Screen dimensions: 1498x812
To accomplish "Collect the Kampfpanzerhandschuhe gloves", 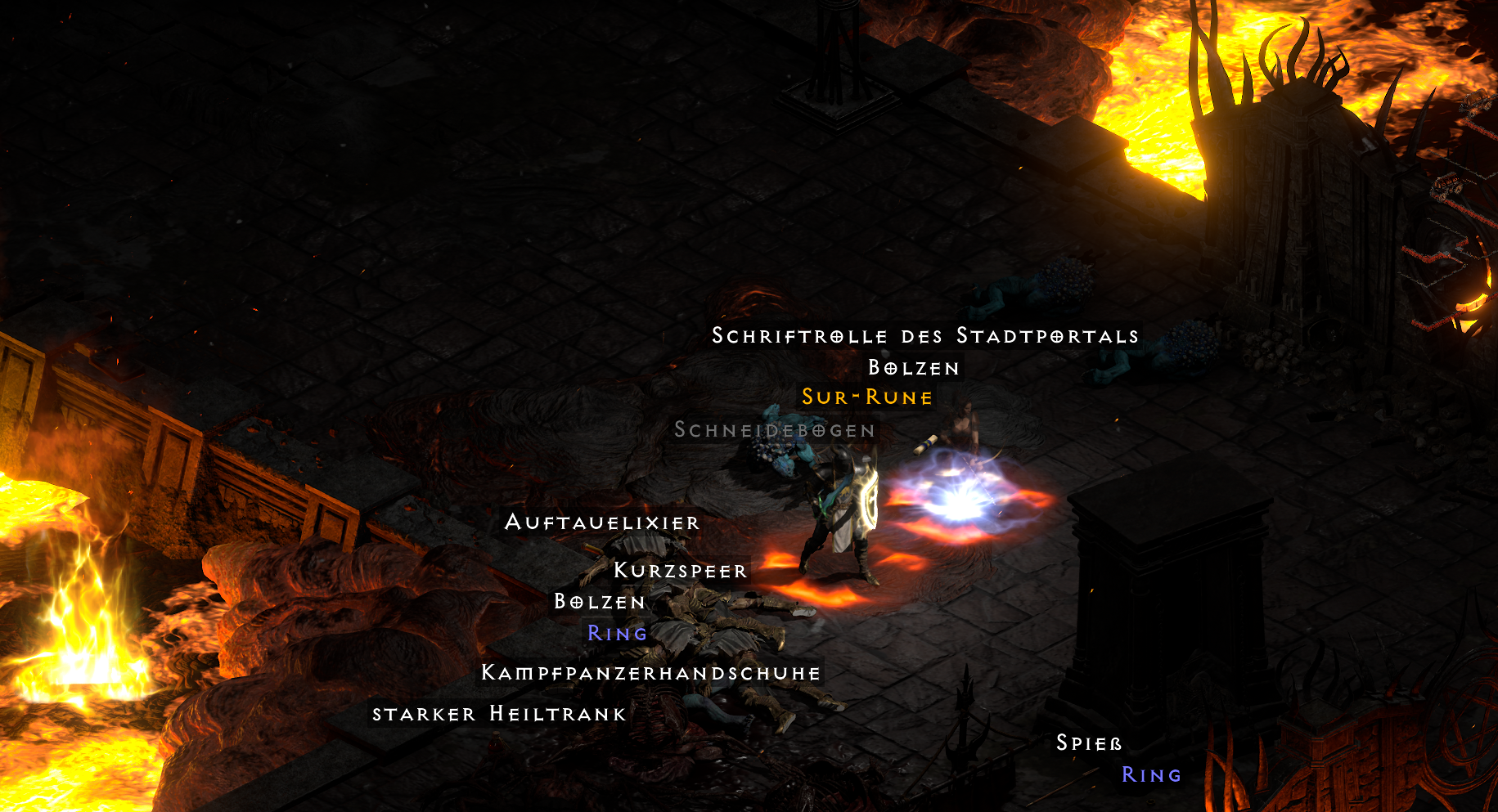I will (650, 672).
